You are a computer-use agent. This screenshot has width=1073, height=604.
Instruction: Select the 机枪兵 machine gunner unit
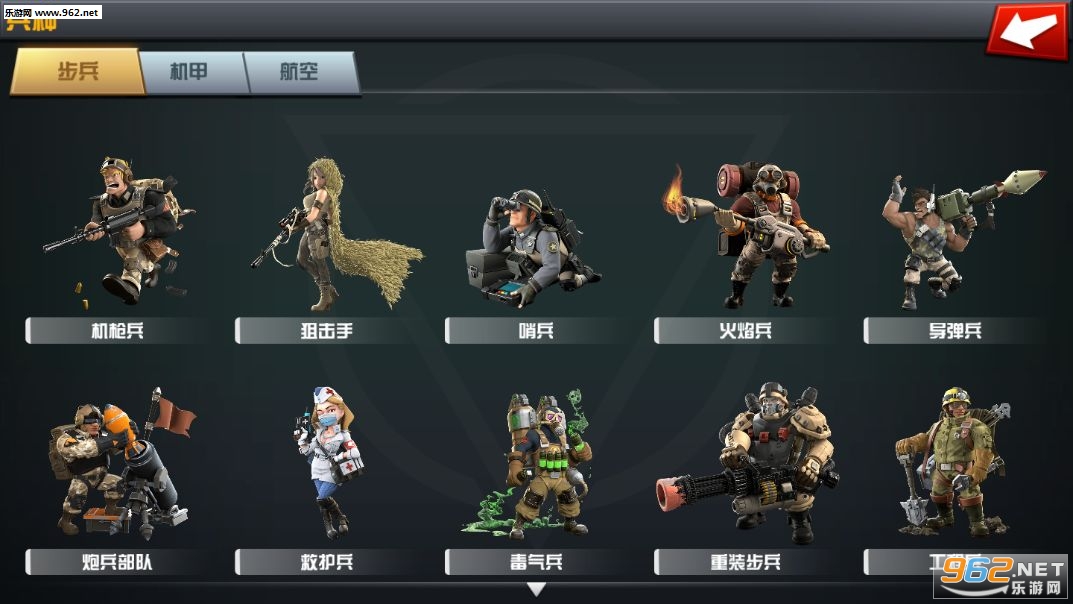coord(117,230)
